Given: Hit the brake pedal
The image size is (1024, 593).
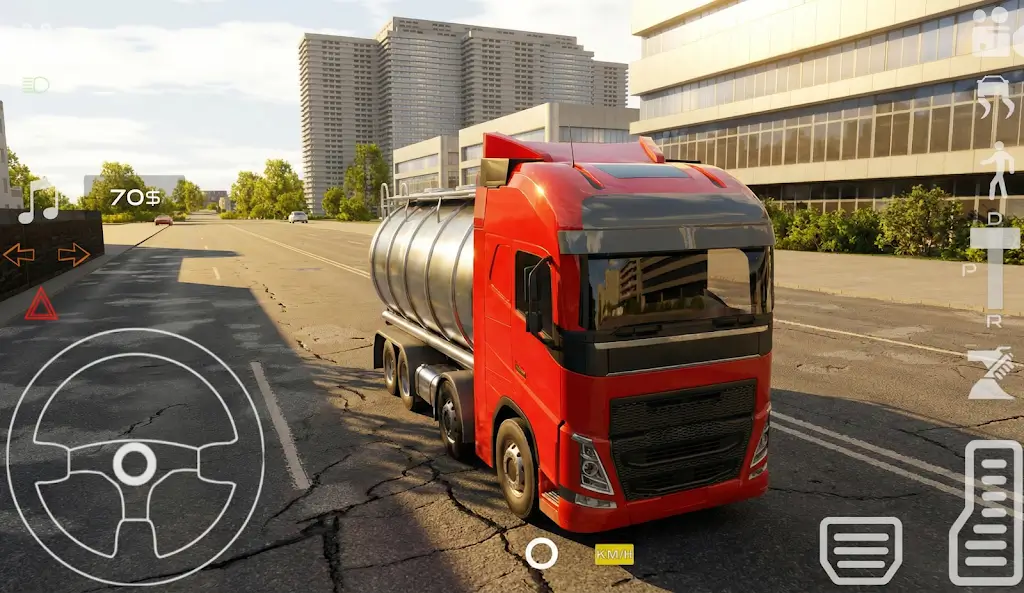Looking at the screenshot, I should coord(860,550).
